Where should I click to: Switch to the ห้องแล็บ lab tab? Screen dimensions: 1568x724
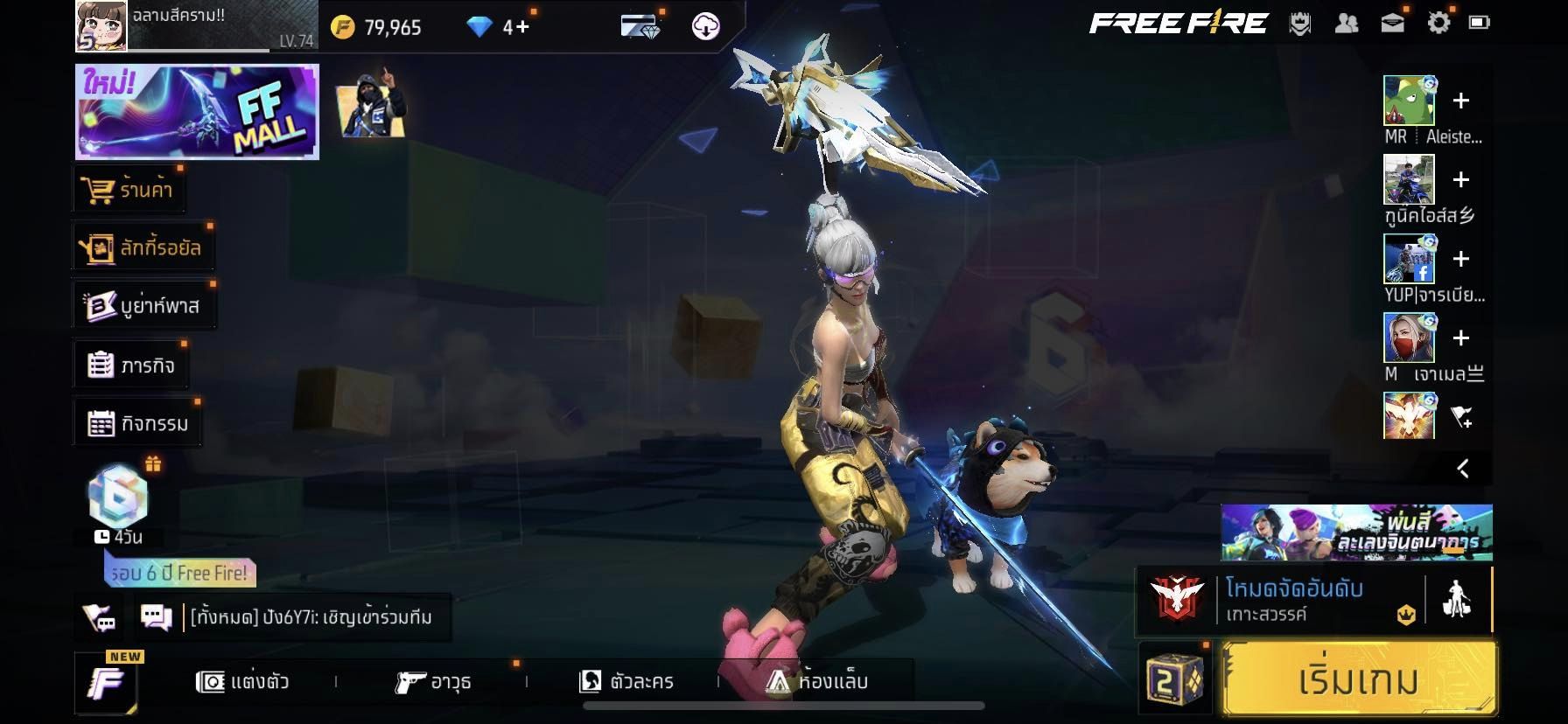click(817, 681)
